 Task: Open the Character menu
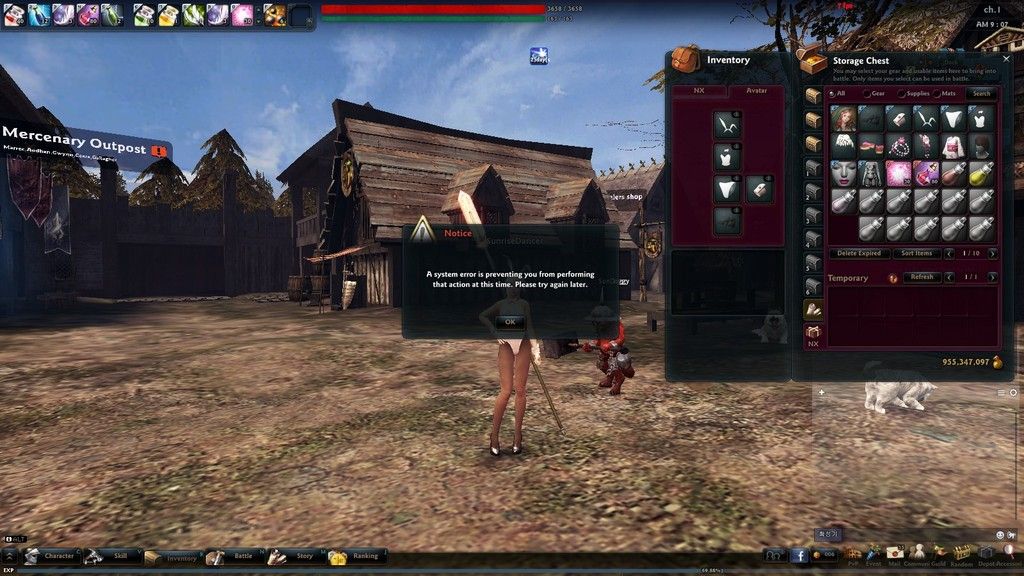pyautogui.click(x=50, y=556)
